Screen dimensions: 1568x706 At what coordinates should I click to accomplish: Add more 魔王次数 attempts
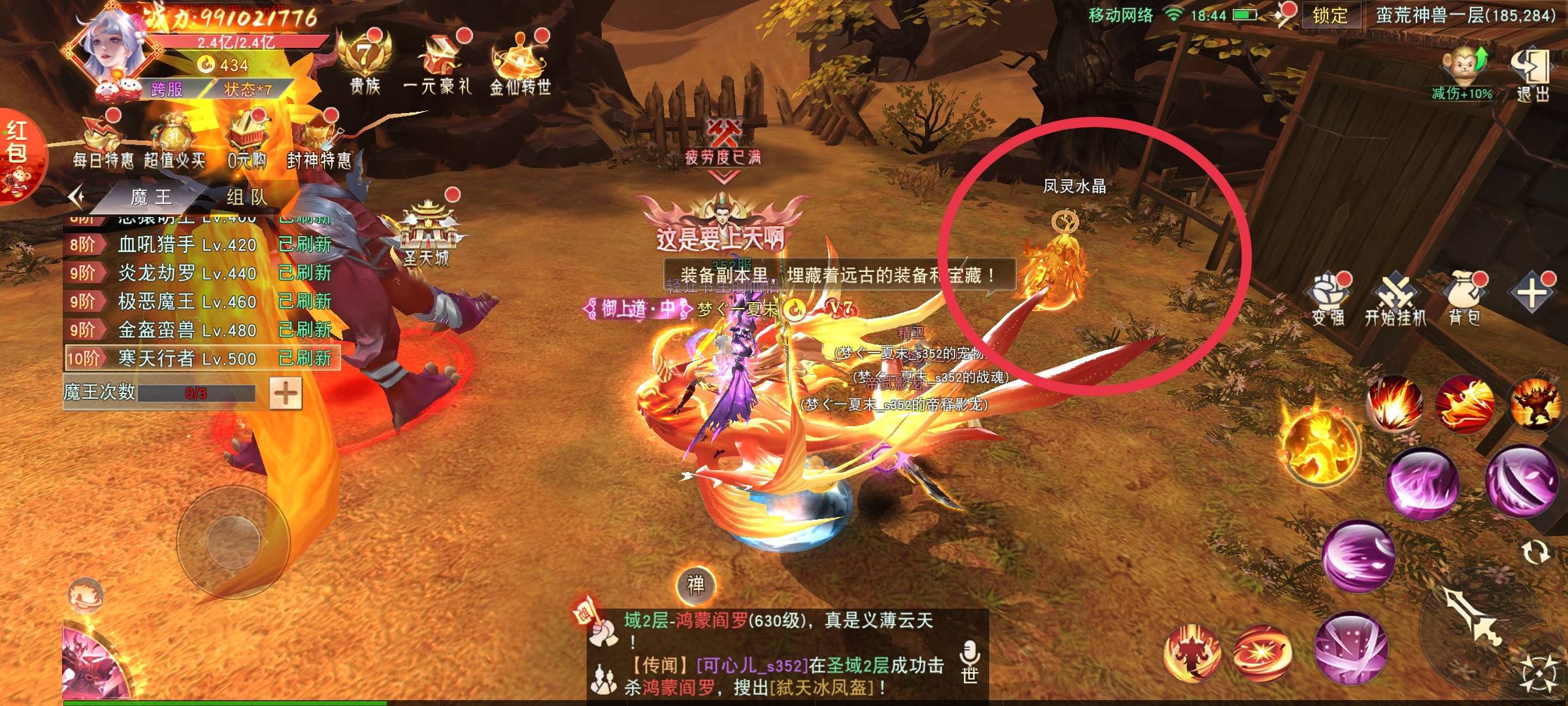(x=286, y=393)
